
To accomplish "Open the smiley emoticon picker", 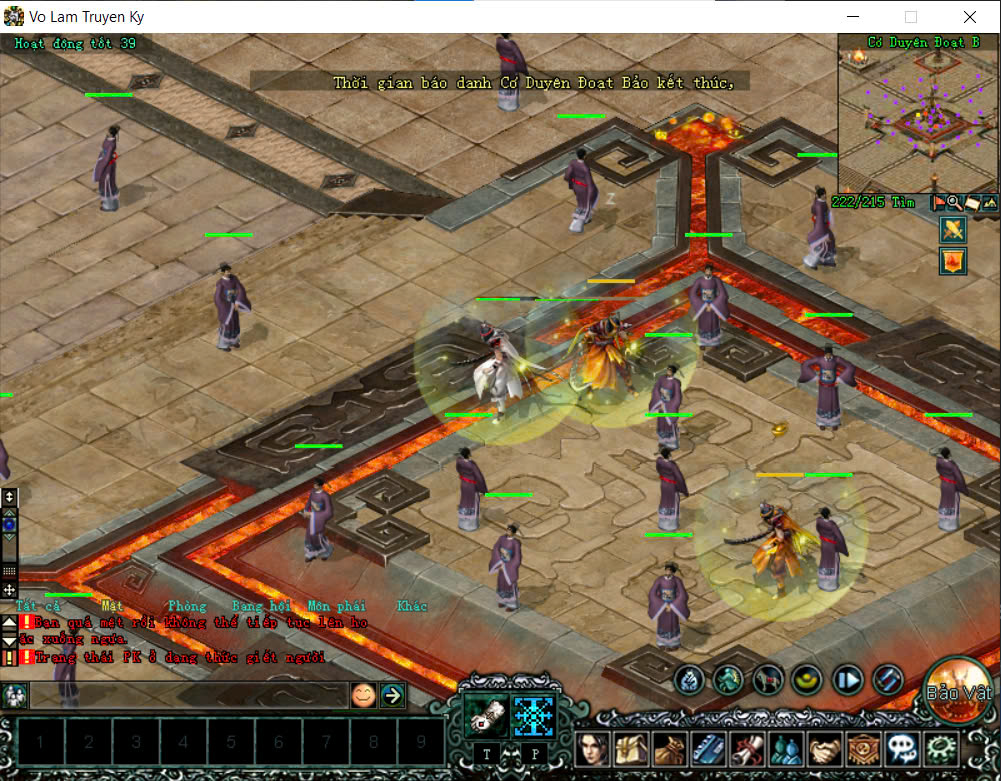I will coord(363,695).
